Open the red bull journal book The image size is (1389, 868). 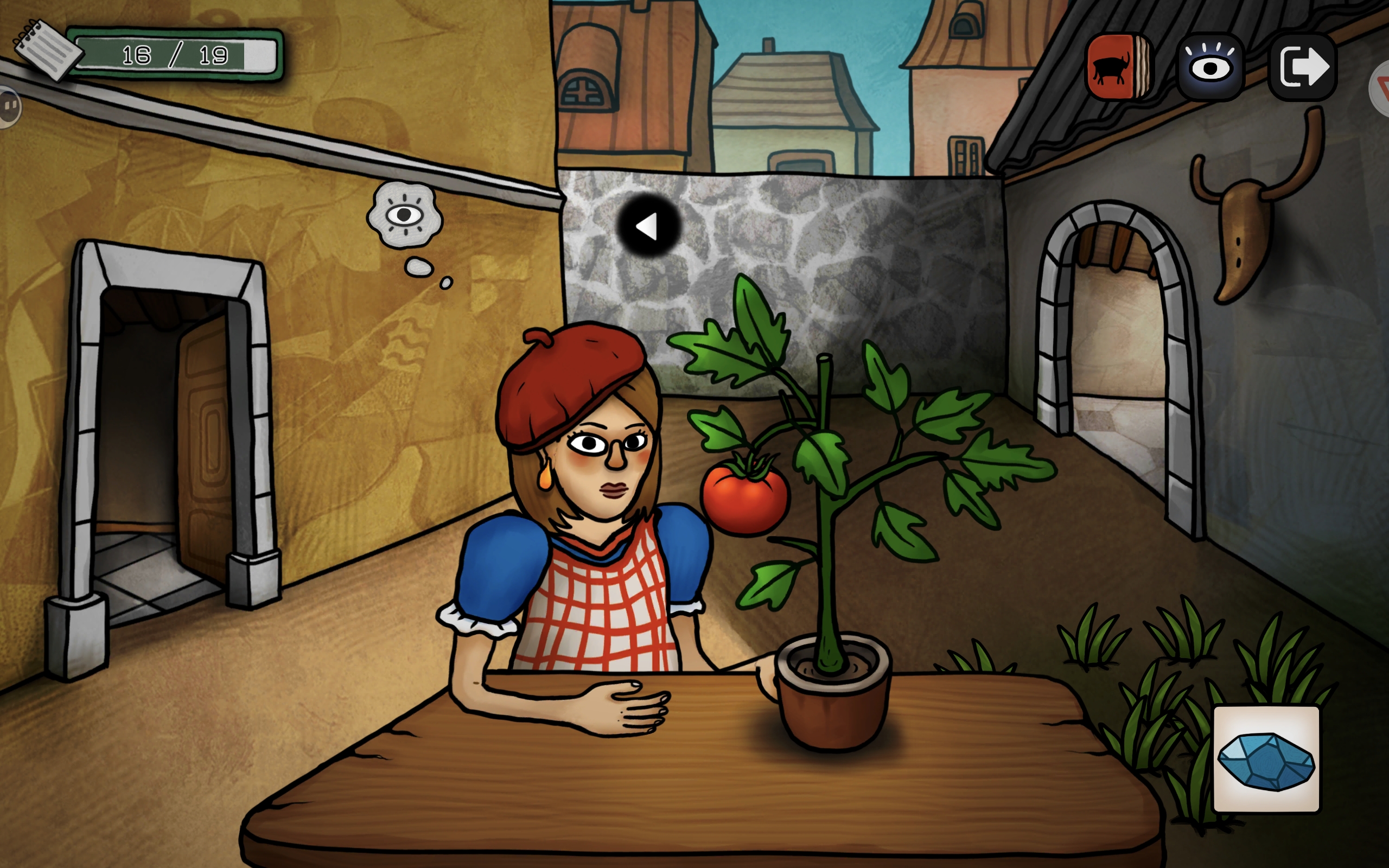click(x=1118, y=67)
